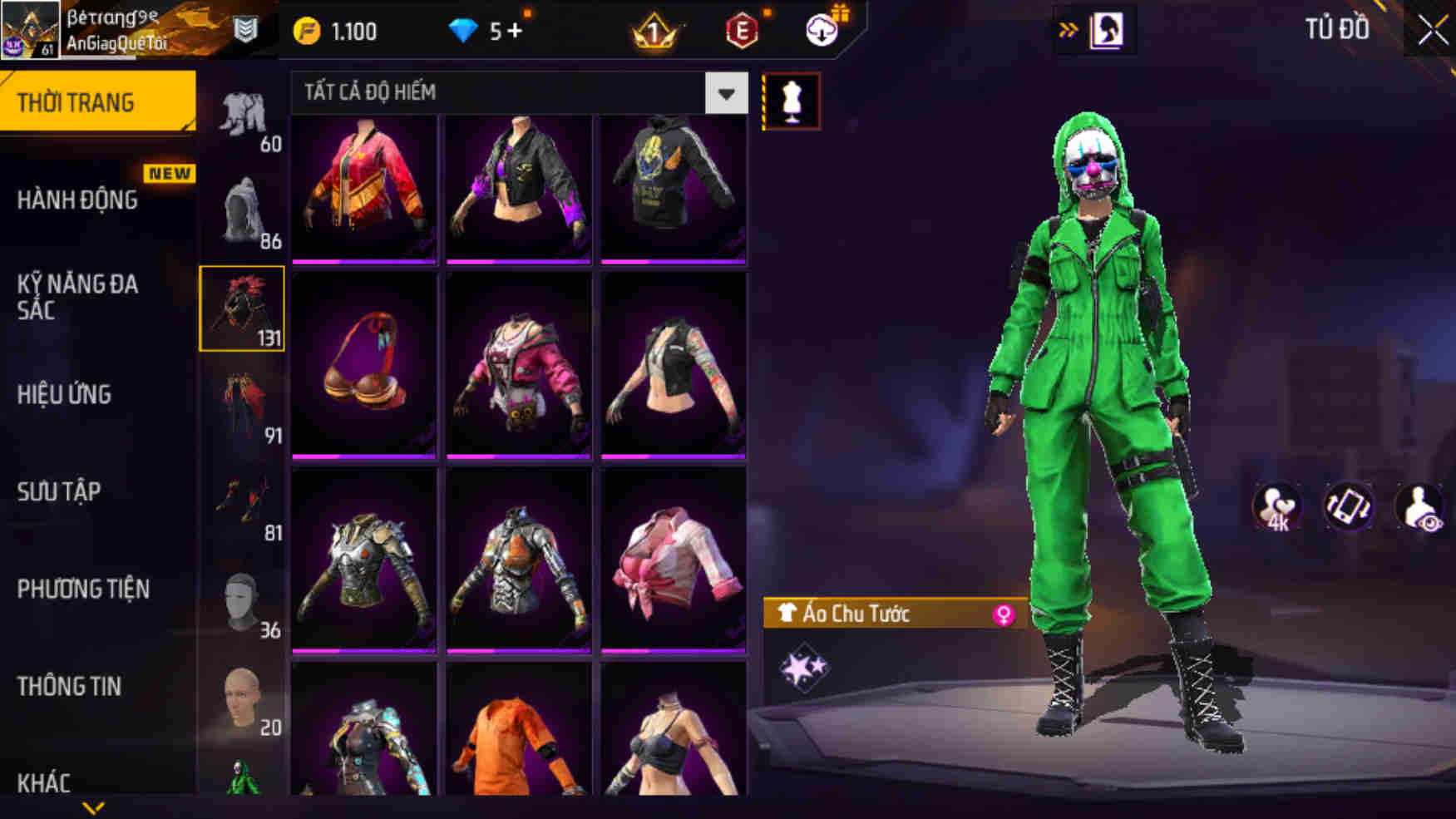Select the 4K character sharing icon

pos(1278,507)
